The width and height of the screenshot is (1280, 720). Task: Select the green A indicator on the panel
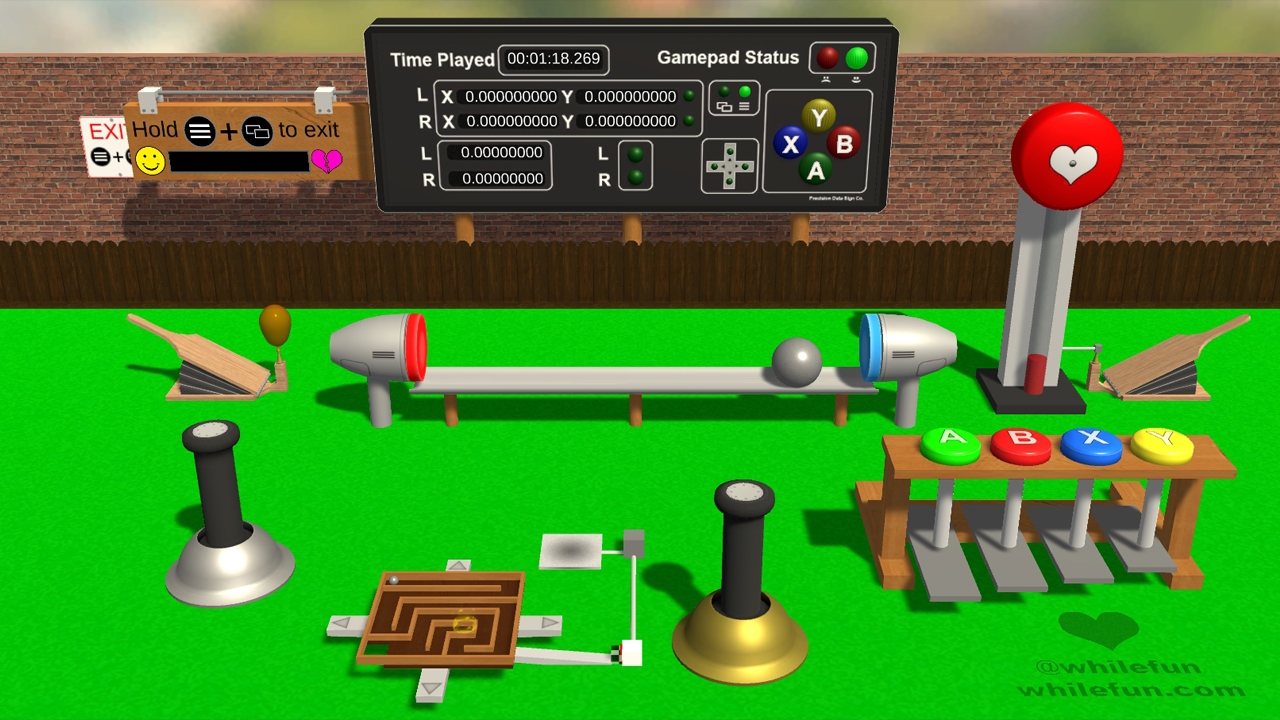point(817,171)
